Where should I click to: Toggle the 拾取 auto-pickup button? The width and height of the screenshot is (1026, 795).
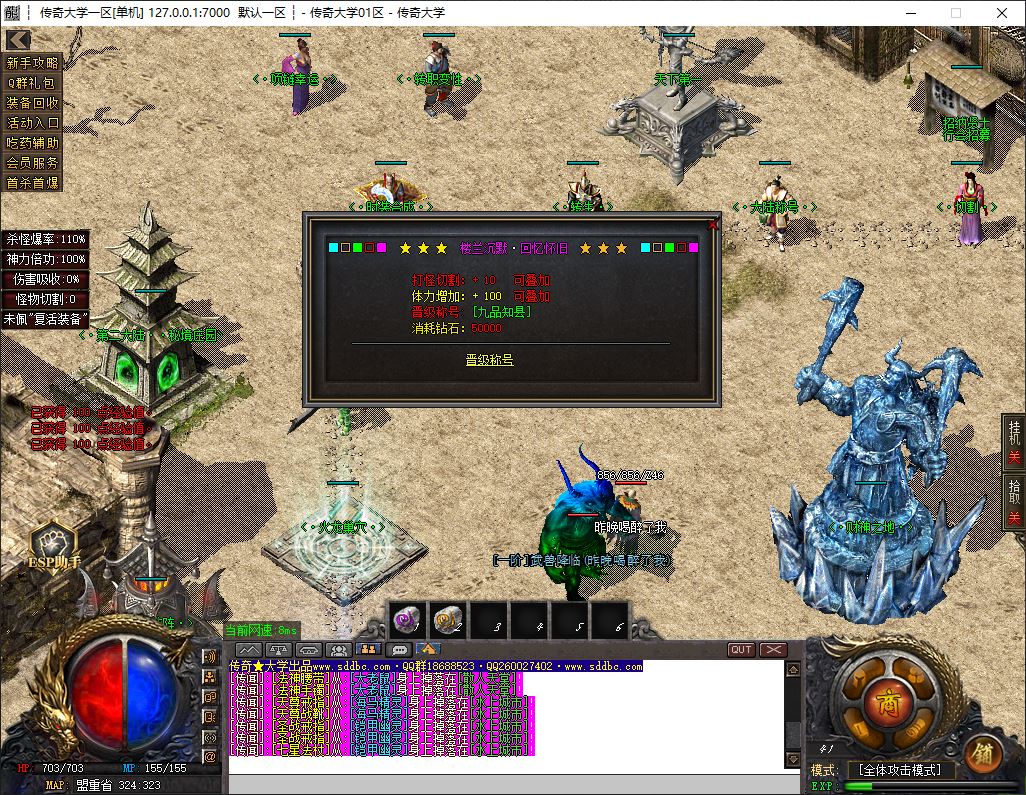point(1014,500)
